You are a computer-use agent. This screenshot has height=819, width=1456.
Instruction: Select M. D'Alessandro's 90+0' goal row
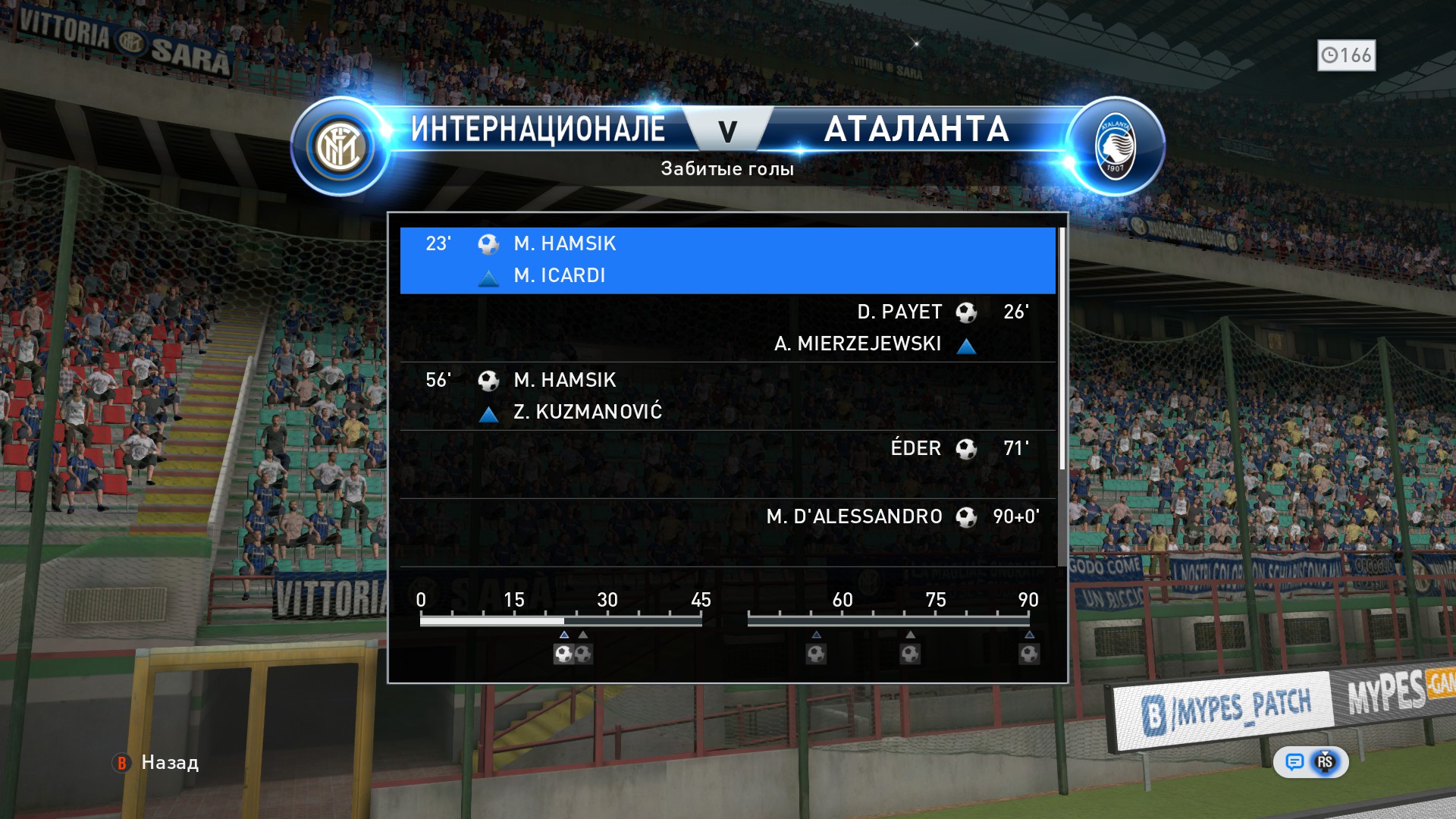pos(727,532)
